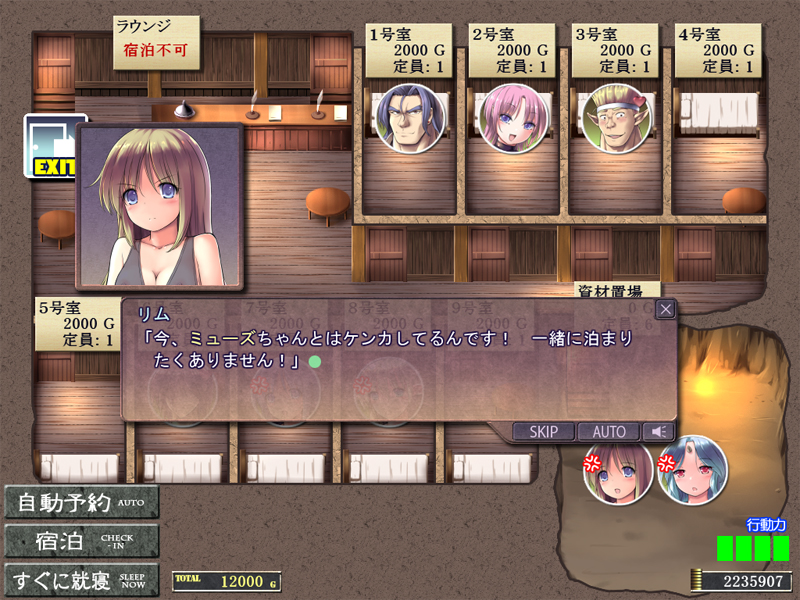Image resolution: width=800 pixels, height=600 pixels.
Task: Skip the dialogue with the SKIP button
Action: pos(544,432)
